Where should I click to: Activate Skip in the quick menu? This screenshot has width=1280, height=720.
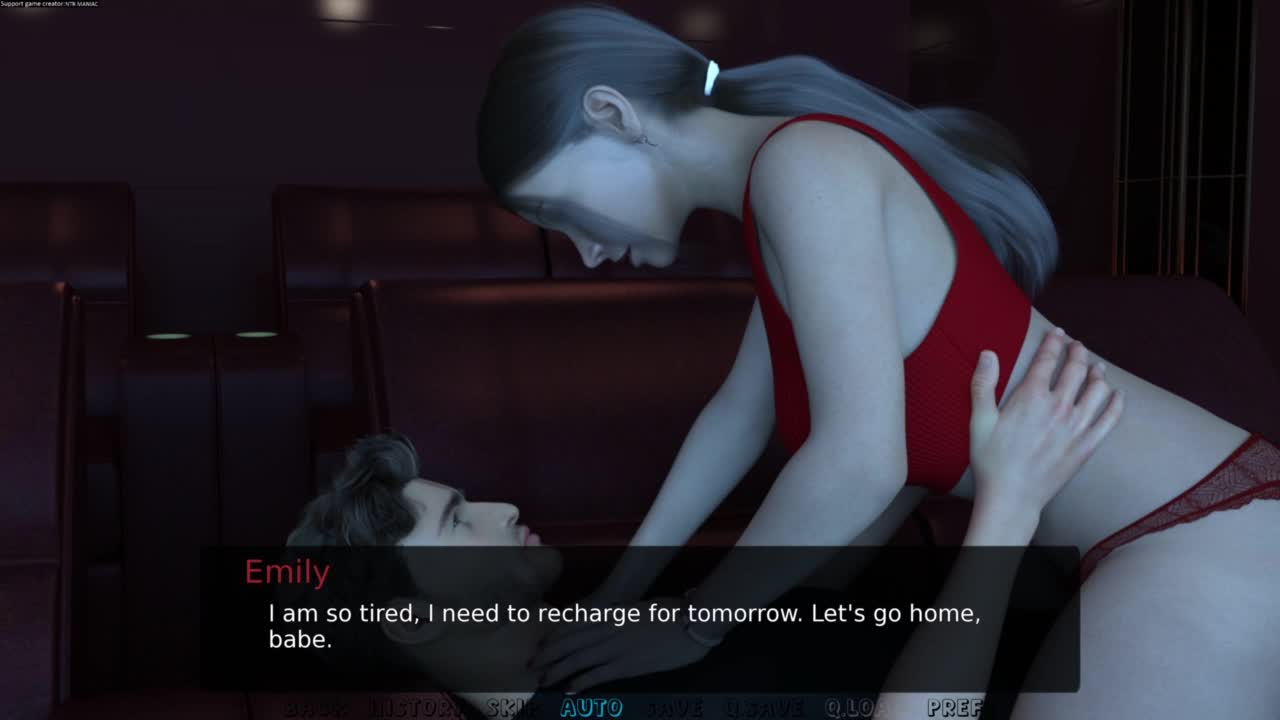pyautogui.click(x=513, y=708)
